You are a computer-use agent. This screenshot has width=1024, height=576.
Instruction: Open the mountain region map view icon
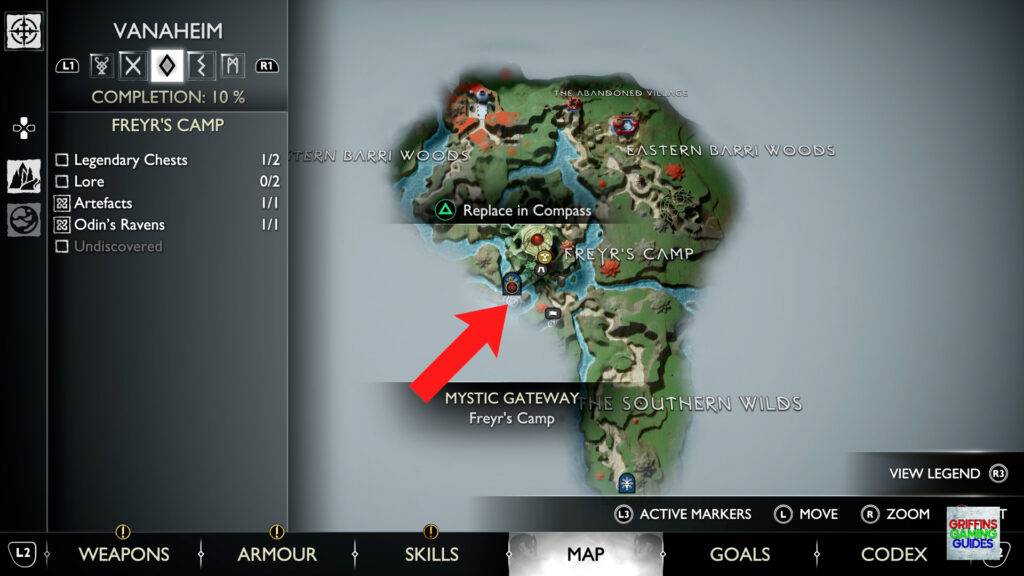point(23,177)
